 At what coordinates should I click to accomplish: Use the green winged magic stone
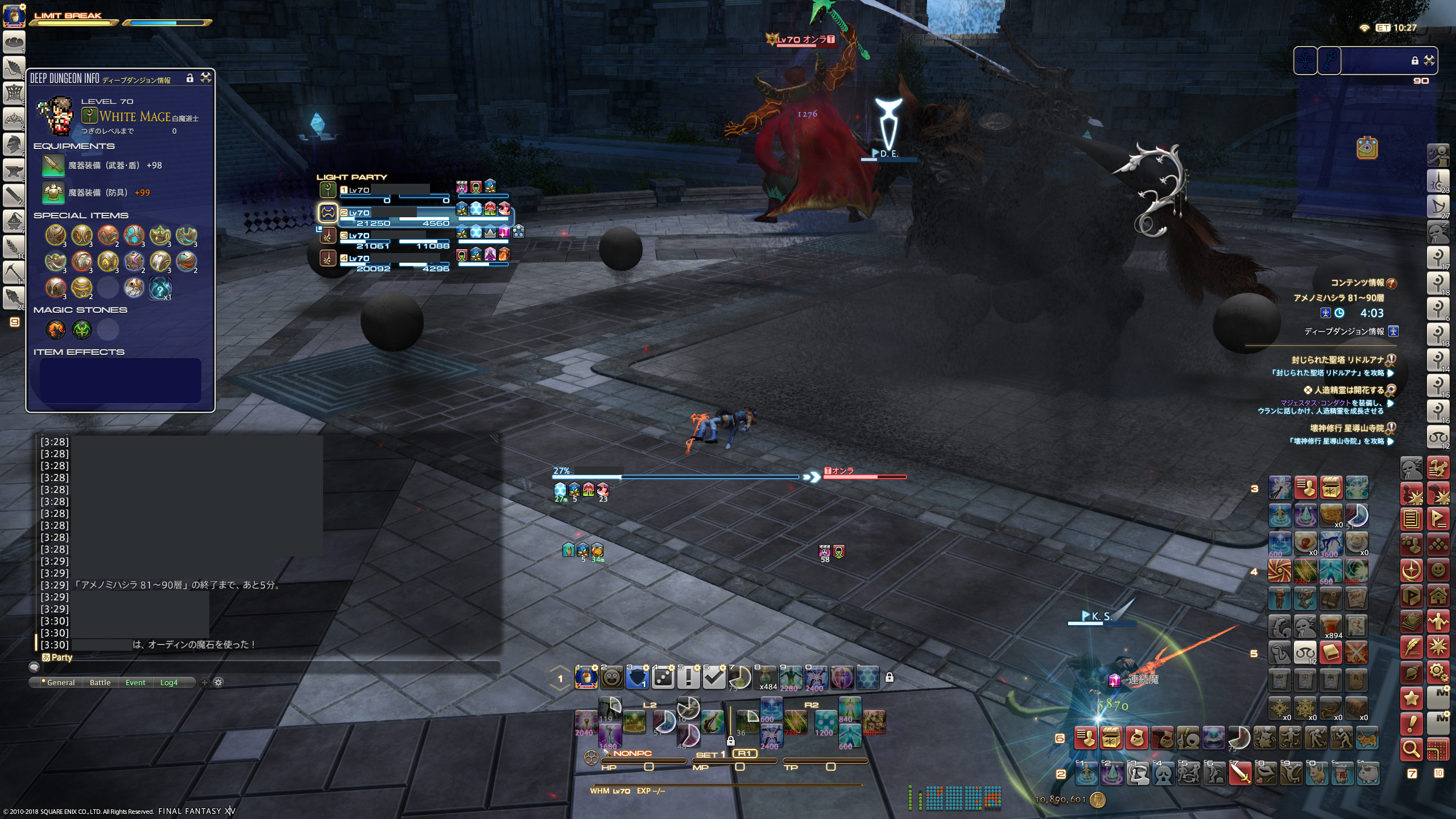[x=82, y=329]
